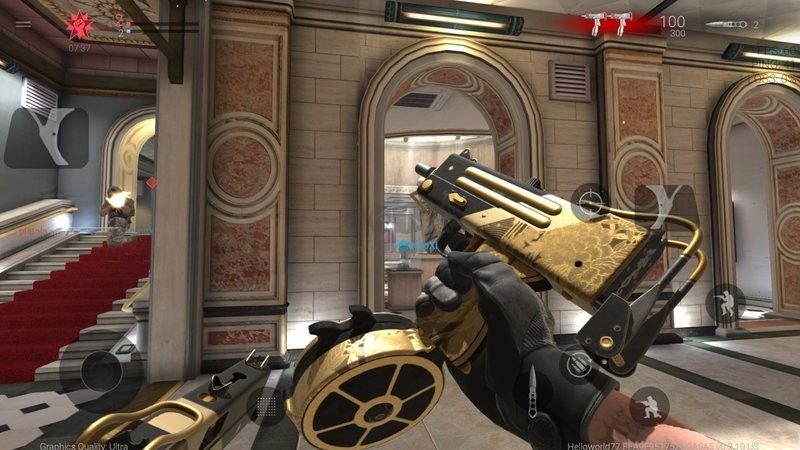Tap the virtual movement joystick
The height and width of the screenshot is (450, 800).
click(101, 372)
